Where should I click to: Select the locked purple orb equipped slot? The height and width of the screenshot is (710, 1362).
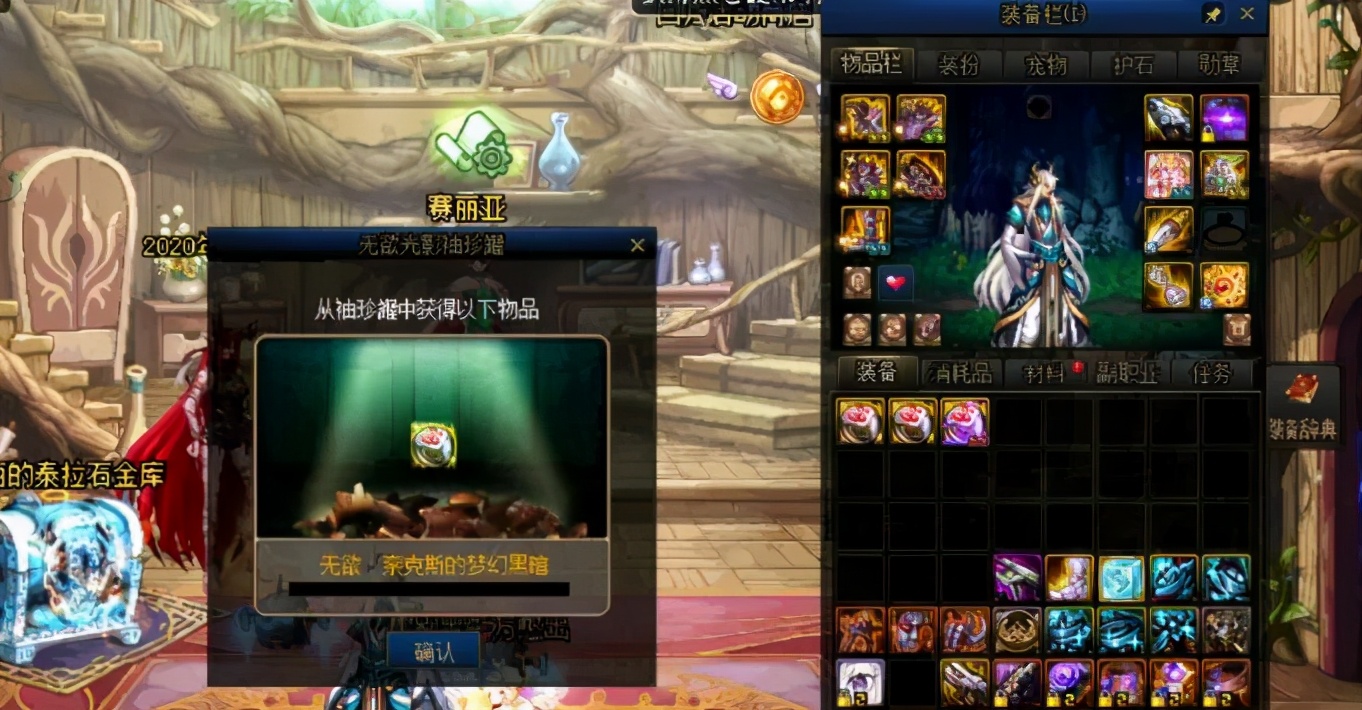click(1224, 119)
